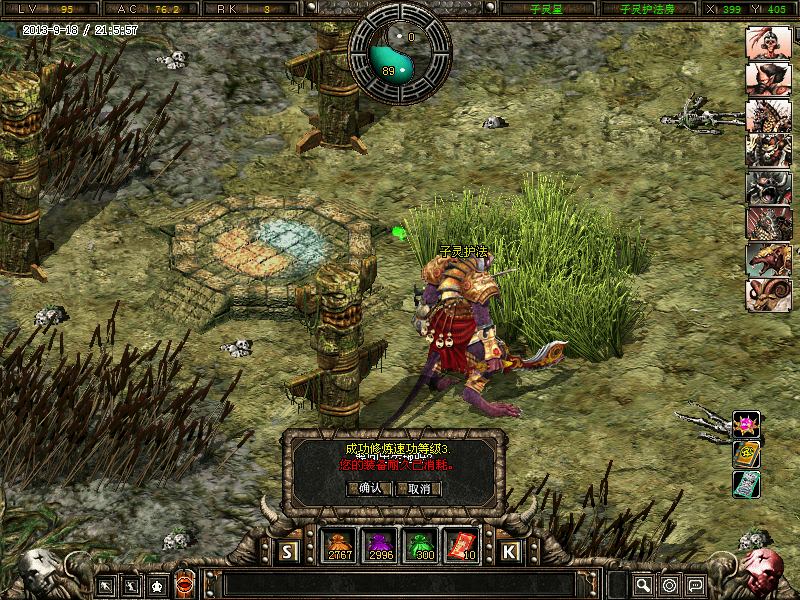Image resolution: width=800 pixels, height=600 pixels.
Task: Open the chat speech bubble button
Action: tap(695, 584)
